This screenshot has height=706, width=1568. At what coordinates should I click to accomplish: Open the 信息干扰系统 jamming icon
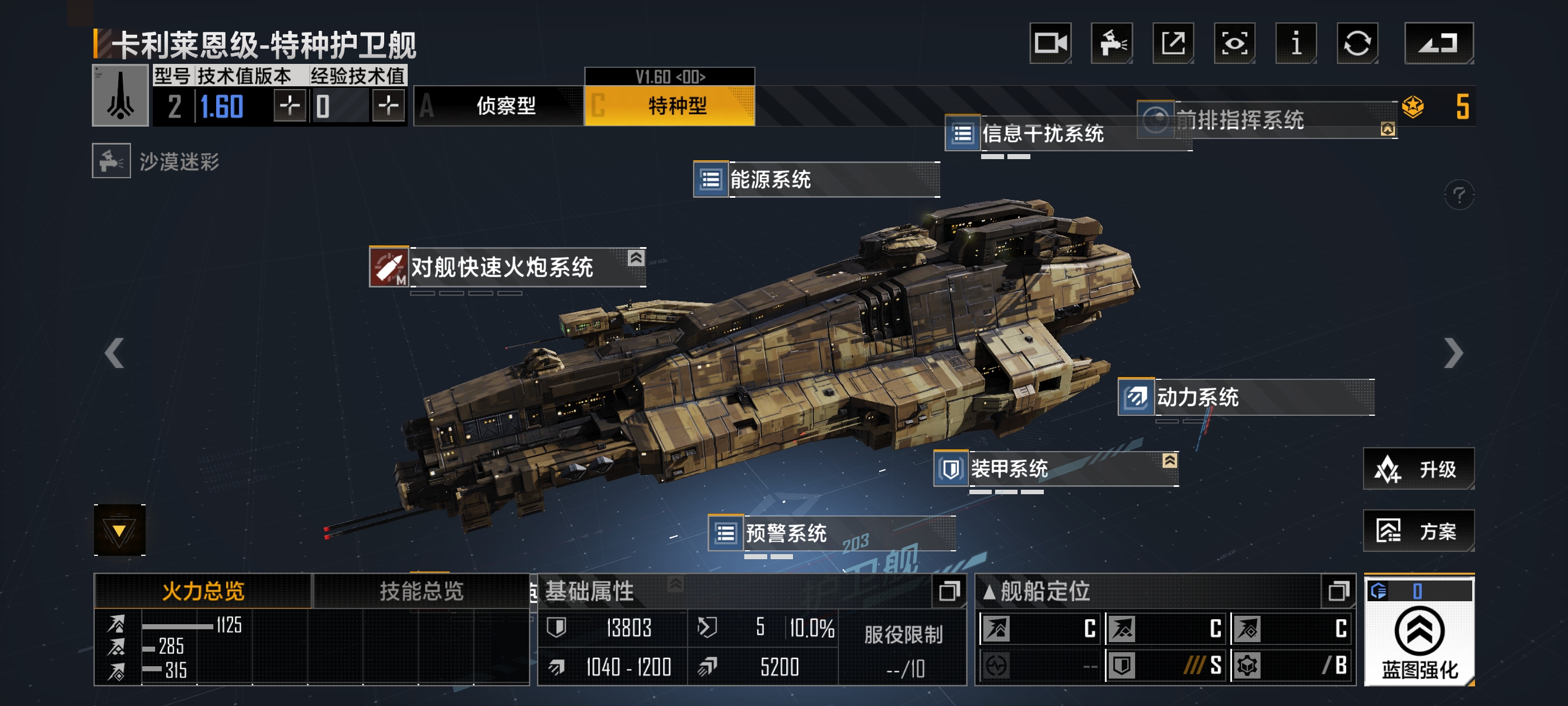[964, 135]
